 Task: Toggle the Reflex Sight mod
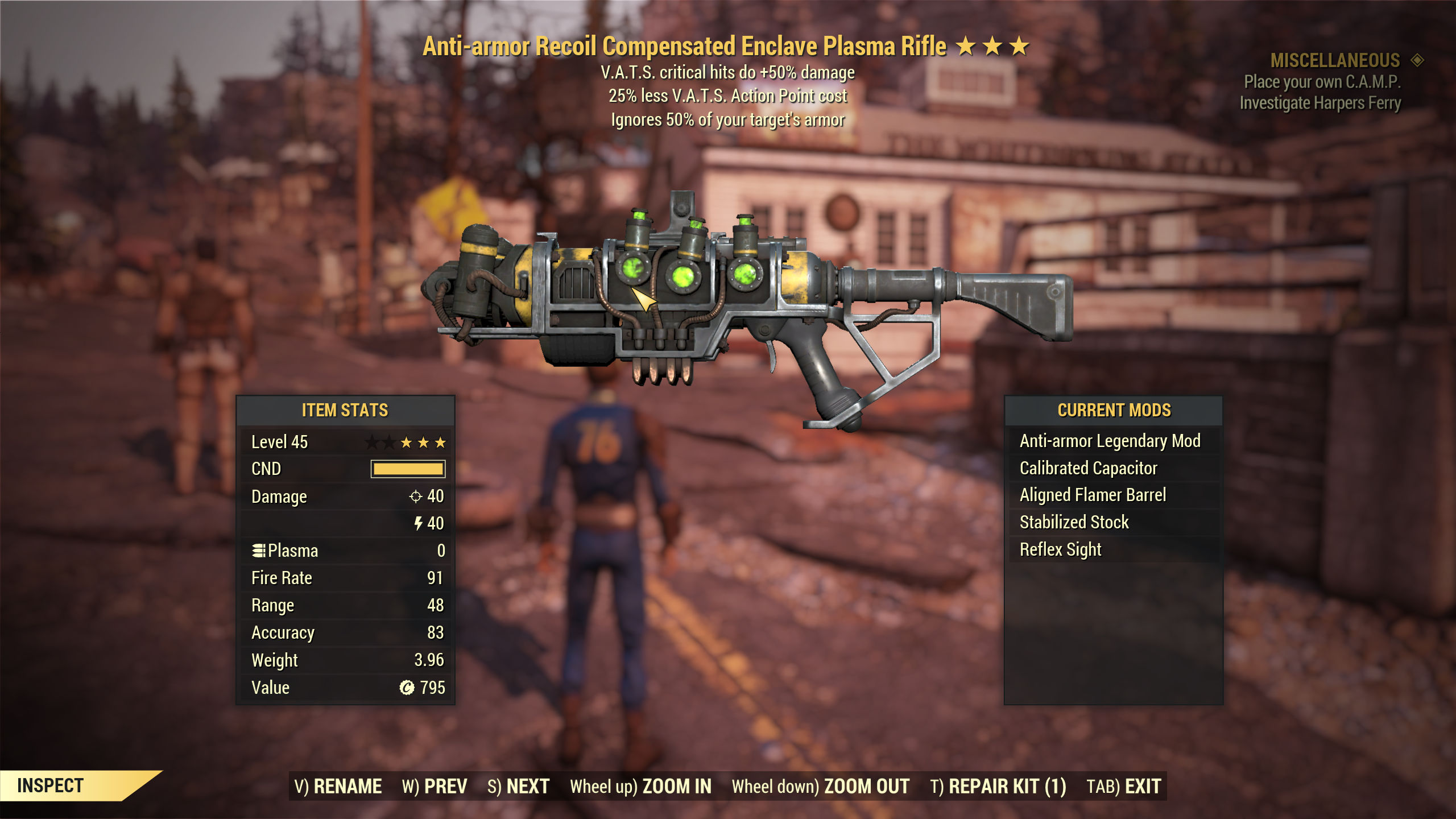tap(1059, 549)
